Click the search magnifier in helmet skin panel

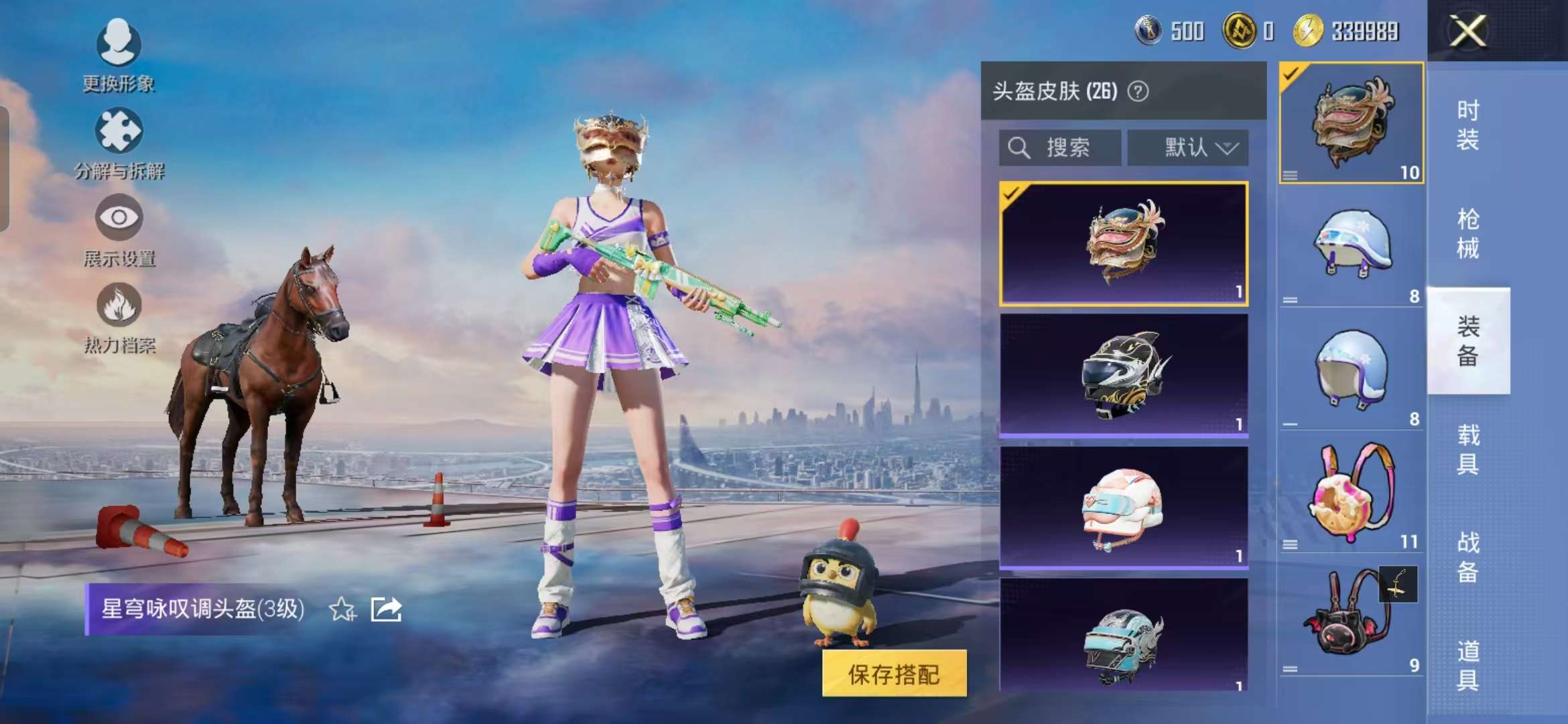click(x=1019, y=147)
